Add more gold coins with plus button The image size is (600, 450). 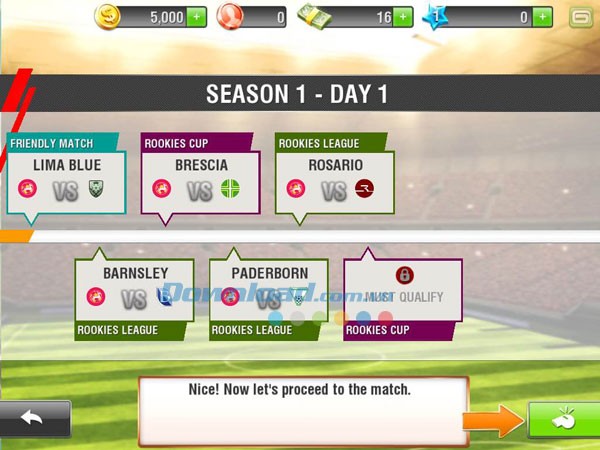coord(197,17)
